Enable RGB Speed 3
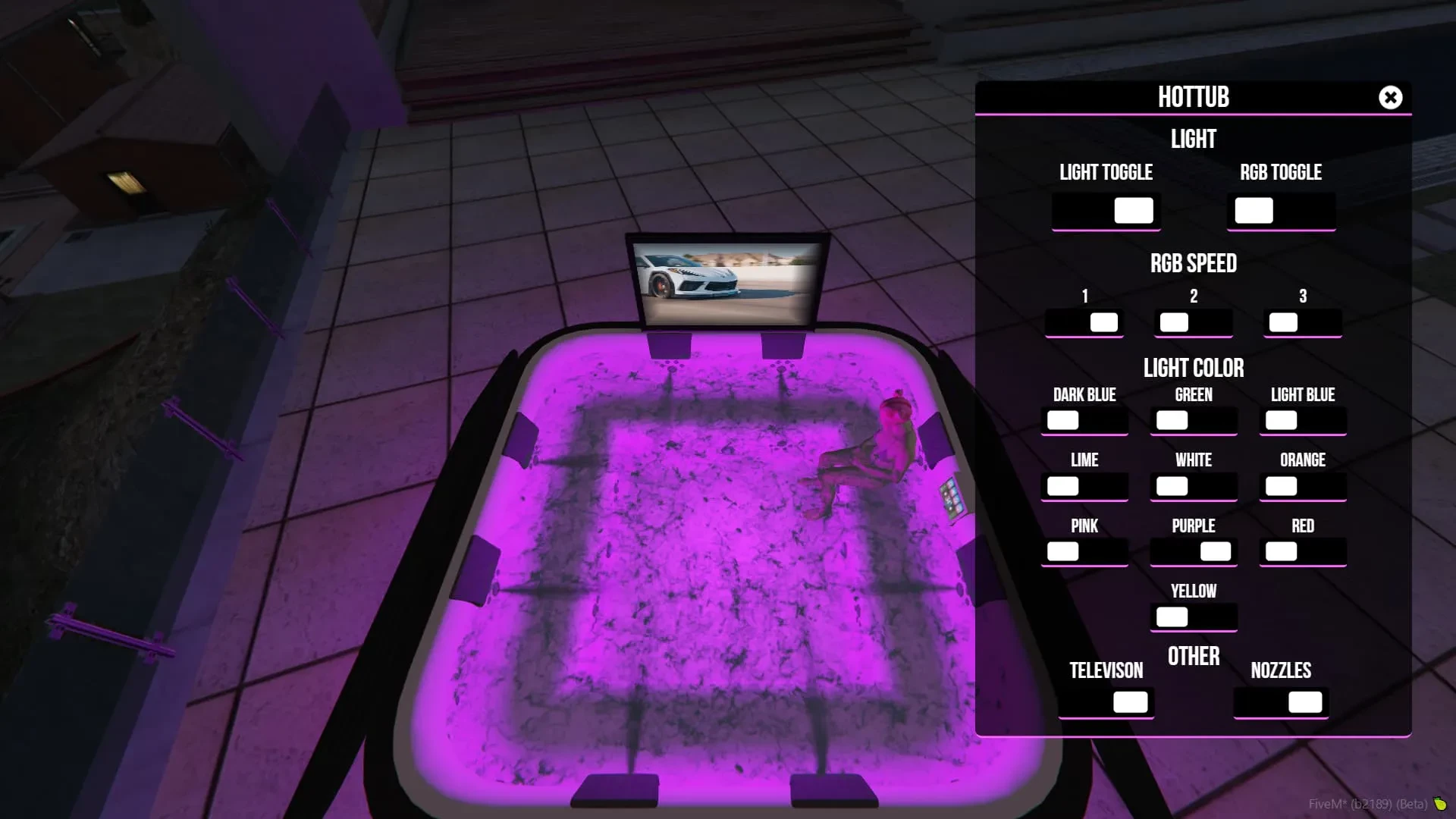The width and height of the screenshot is (1456, 819). click(x=1303, y=322)
